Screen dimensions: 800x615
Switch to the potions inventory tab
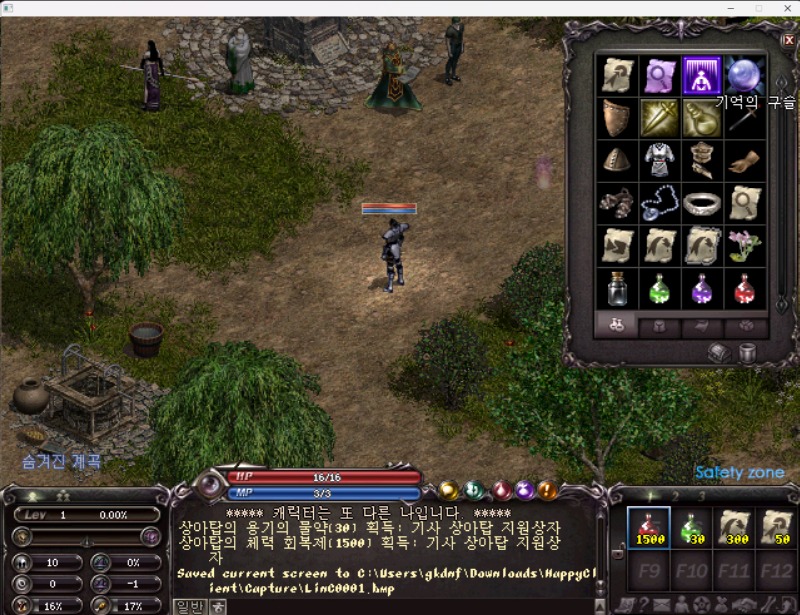[x=617, y=326]
